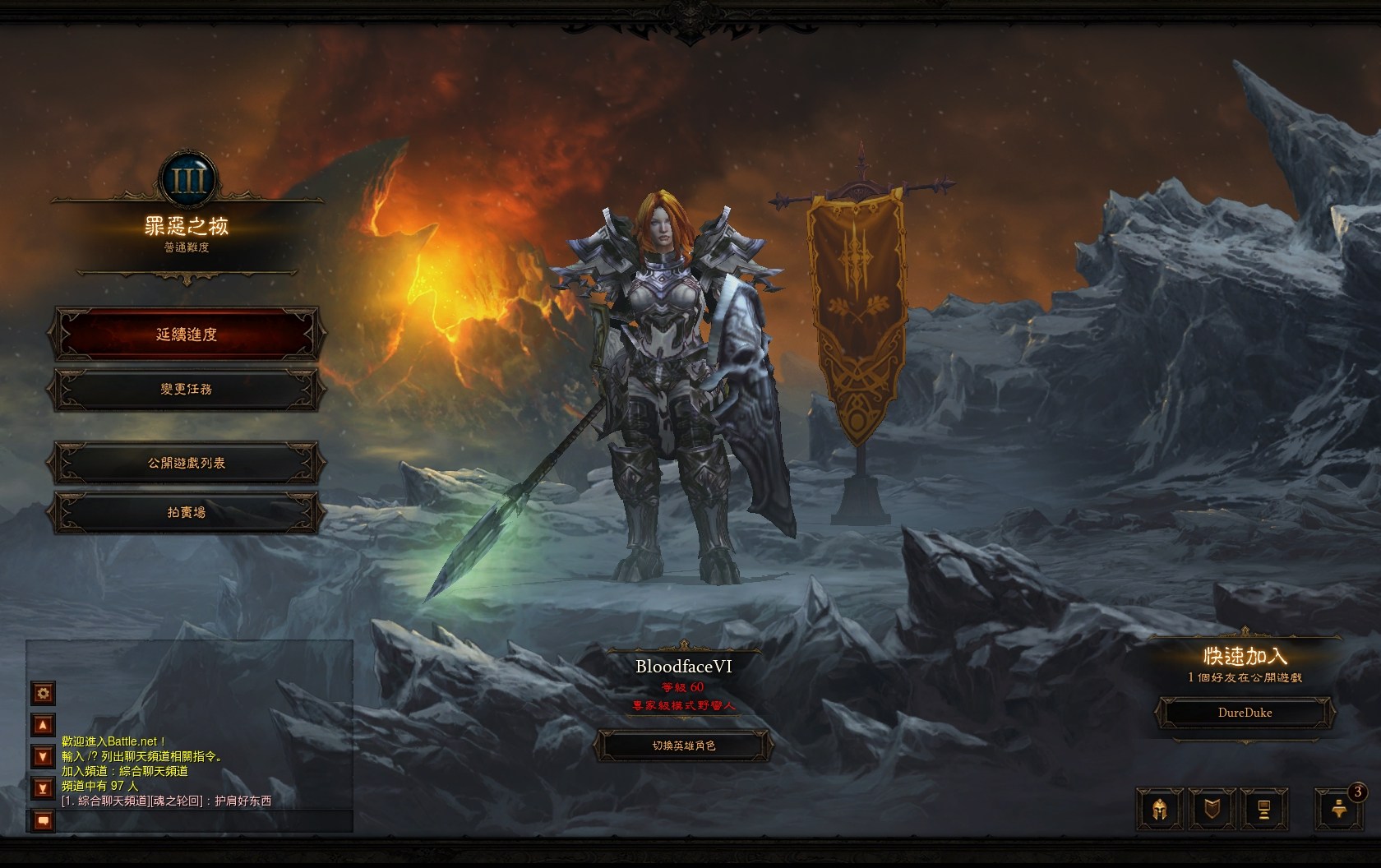1381x868 pixels.
Task: Open the computer game menu icon
Action: (1264, 809)
